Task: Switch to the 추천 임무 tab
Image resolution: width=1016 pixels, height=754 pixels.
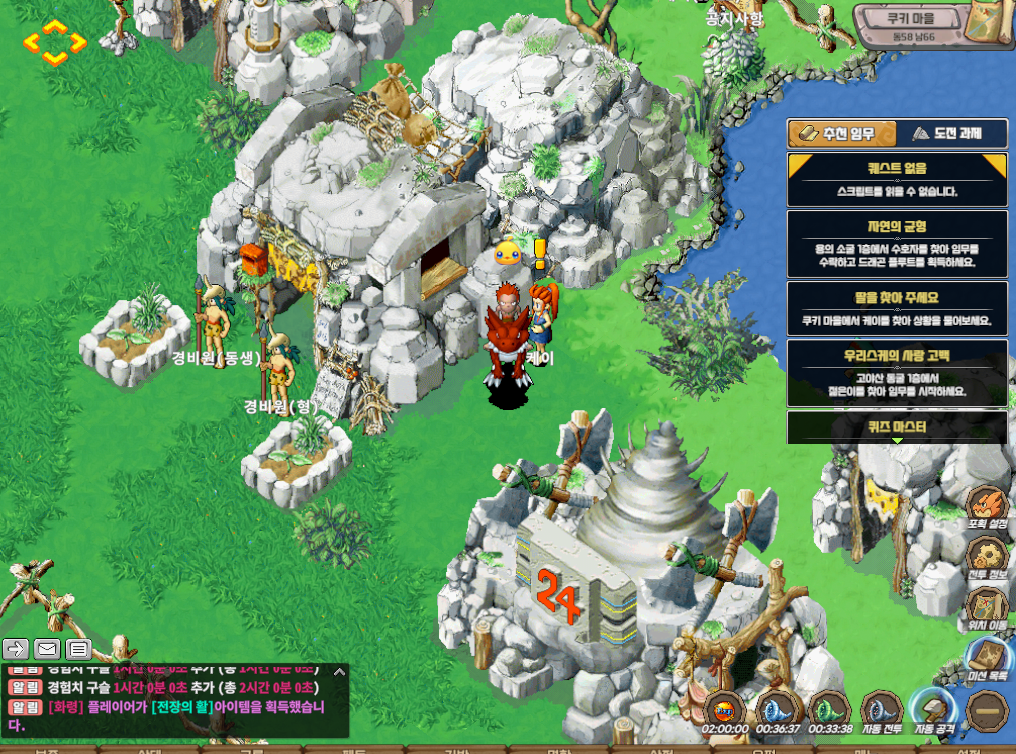Action: pos(842,134)
